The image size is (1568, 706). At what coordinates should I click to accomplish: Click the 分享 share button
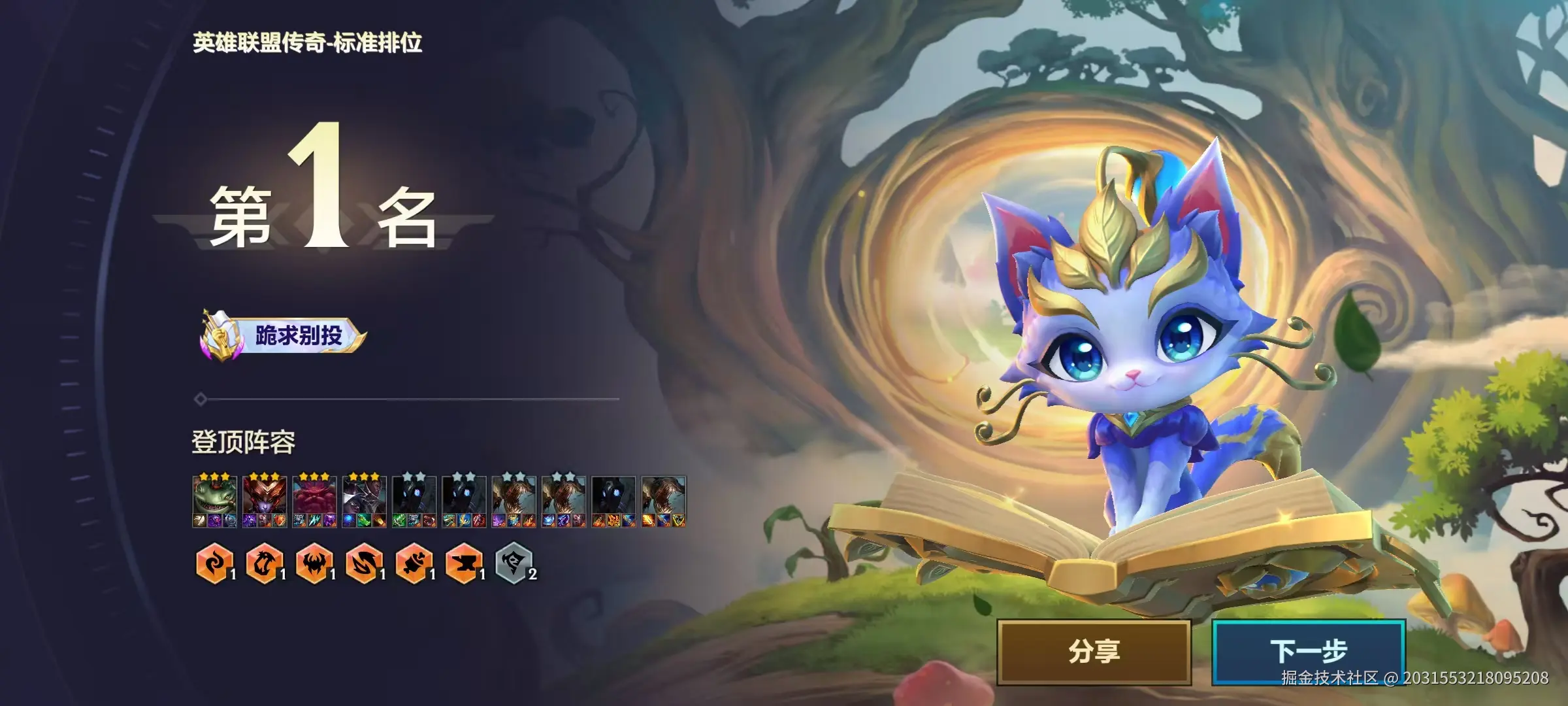click(x=1094, y=652)
